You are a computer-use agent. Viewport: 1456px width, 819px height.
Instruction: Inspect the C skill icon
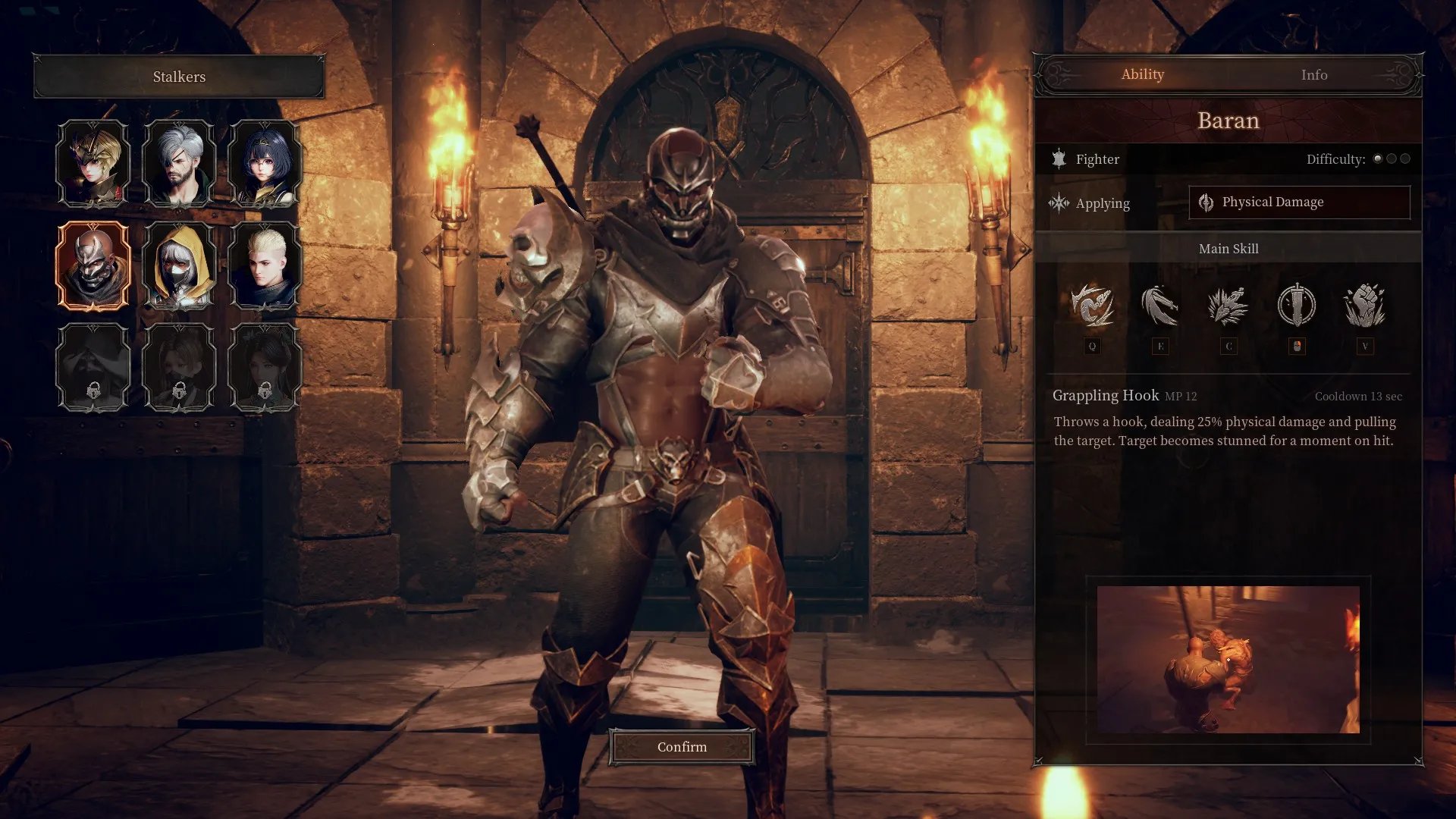click(x=1228, y=306)
